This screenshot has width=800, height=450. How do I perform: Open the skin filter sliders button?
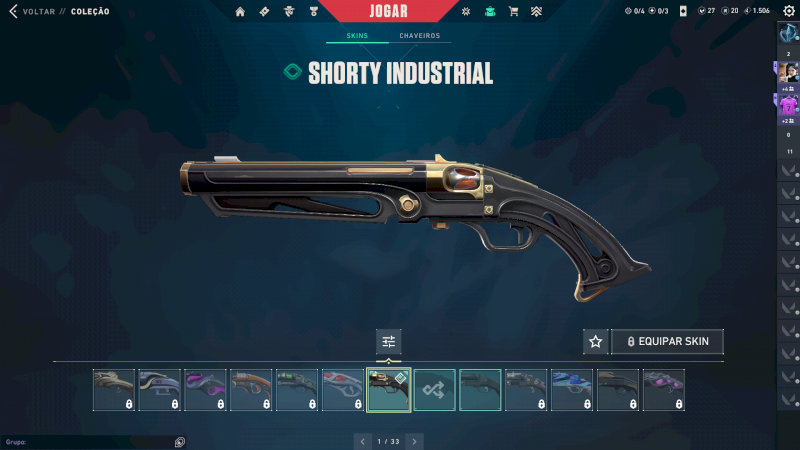tap(389, 342)
